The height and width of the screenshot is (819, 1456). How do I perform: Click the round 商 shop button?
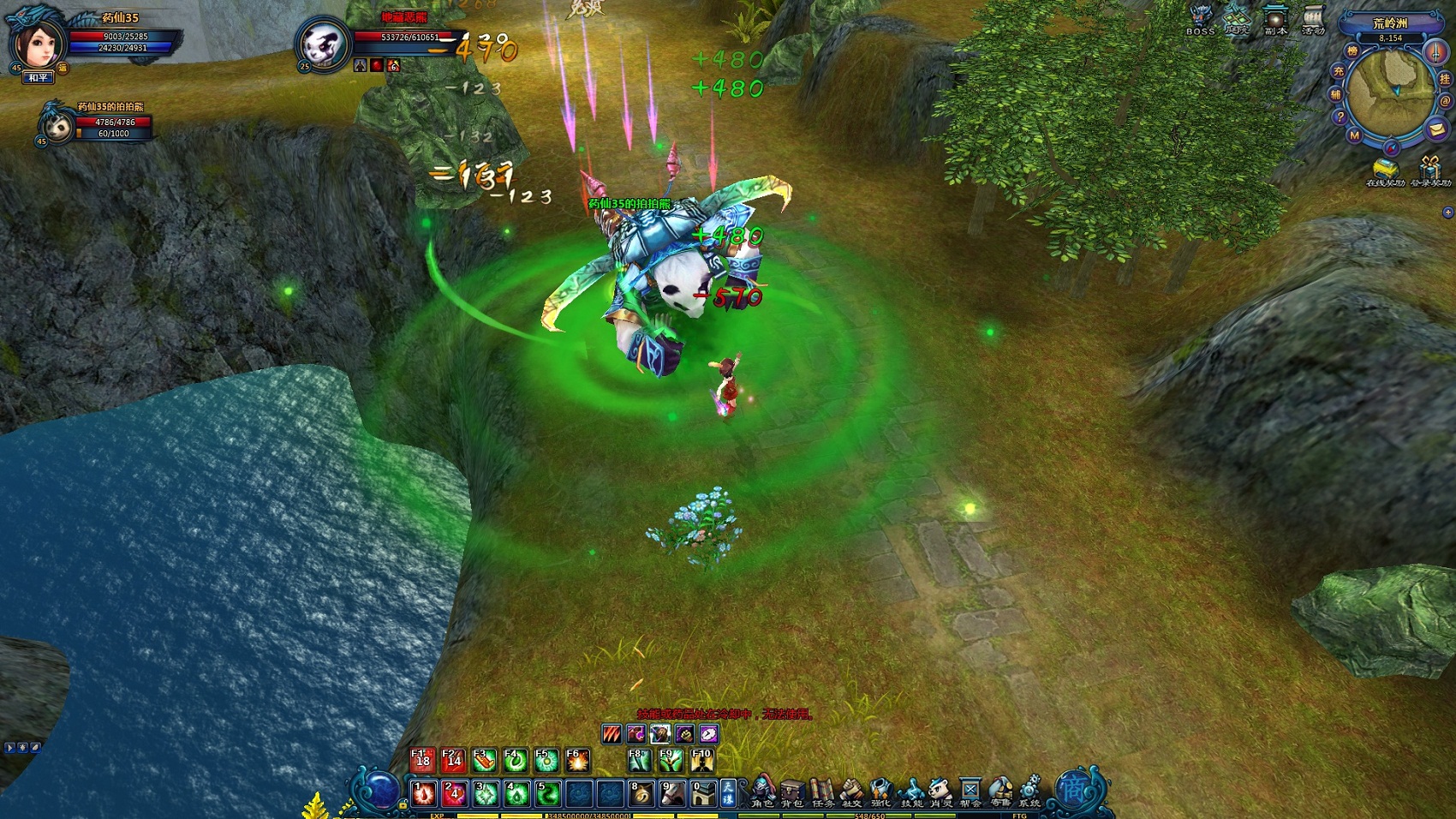coord(1073,789)
